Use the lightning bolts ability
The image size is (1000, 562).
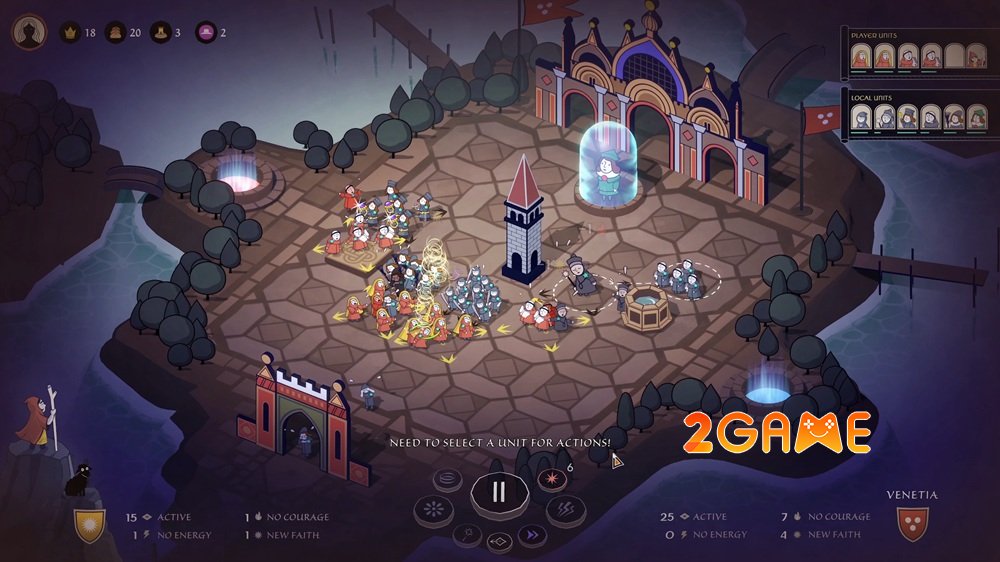[x=565, y=509]
